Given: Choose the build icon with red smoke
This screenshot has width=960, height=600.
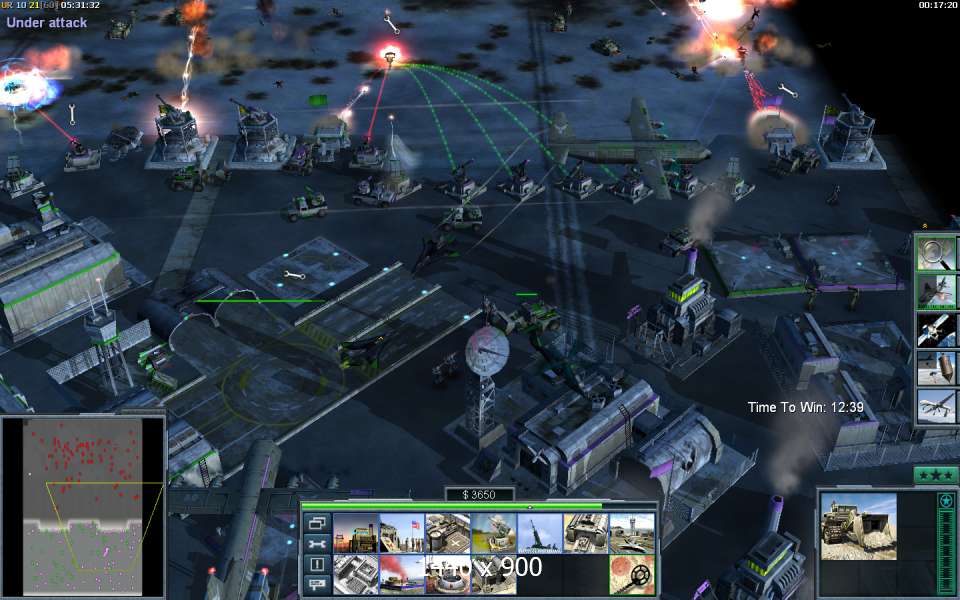Looking at the screenshot, I should (x=401, y=574).
